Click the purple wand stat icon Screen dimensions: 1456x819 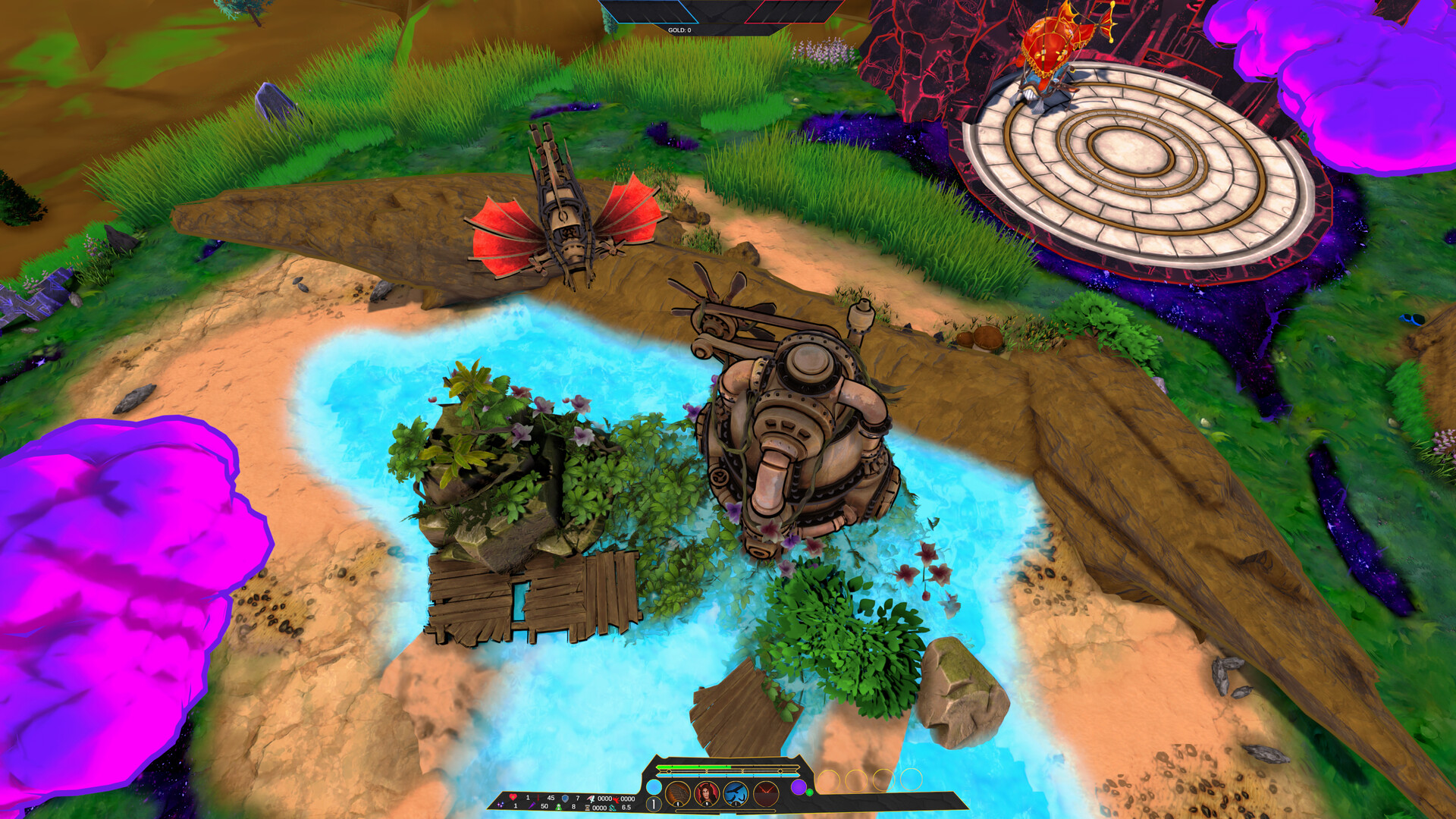[533, 805]
